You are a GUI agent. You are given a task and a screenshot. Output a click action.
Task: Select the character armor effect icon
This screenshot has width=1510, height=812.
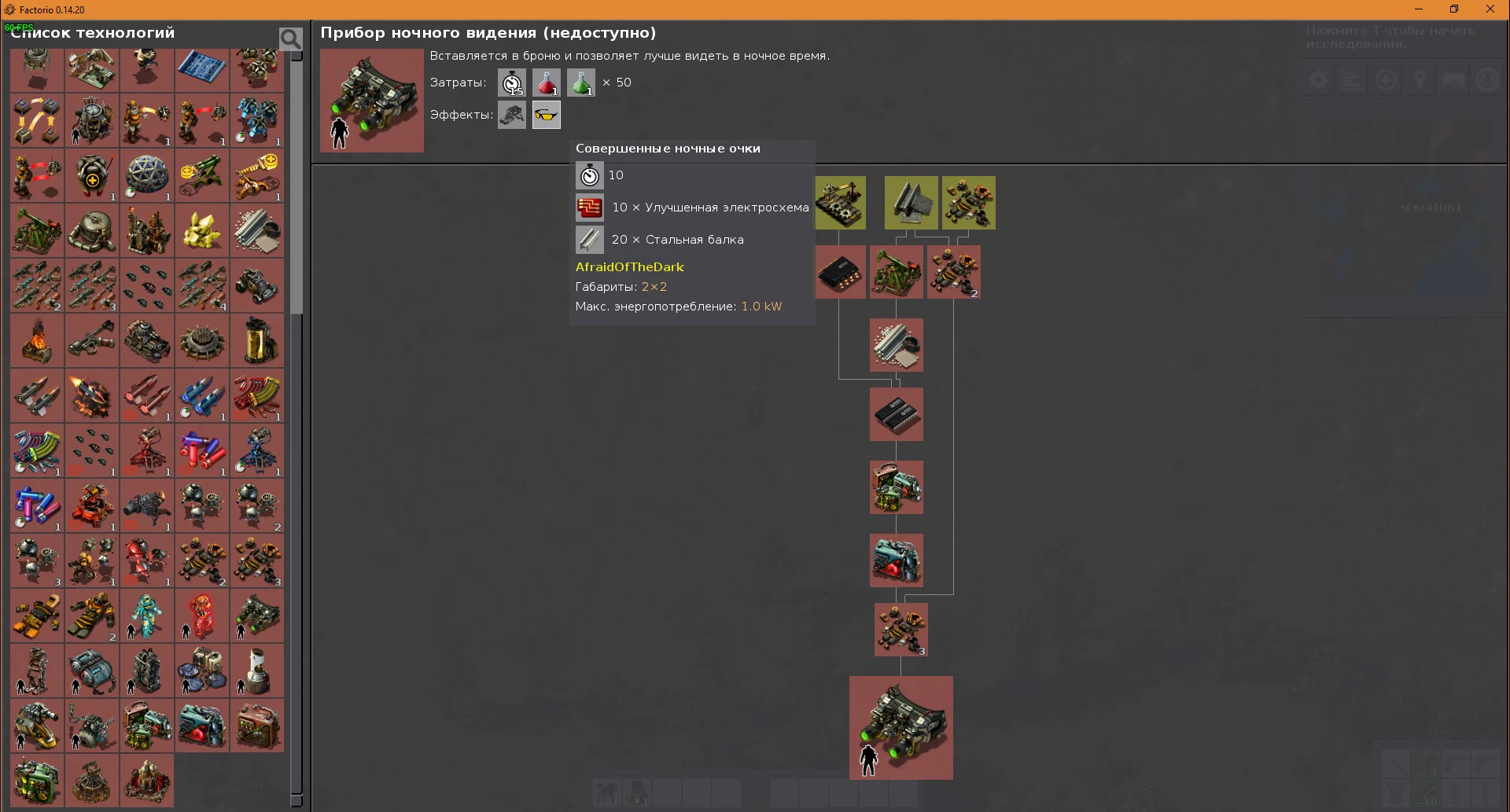512,115
